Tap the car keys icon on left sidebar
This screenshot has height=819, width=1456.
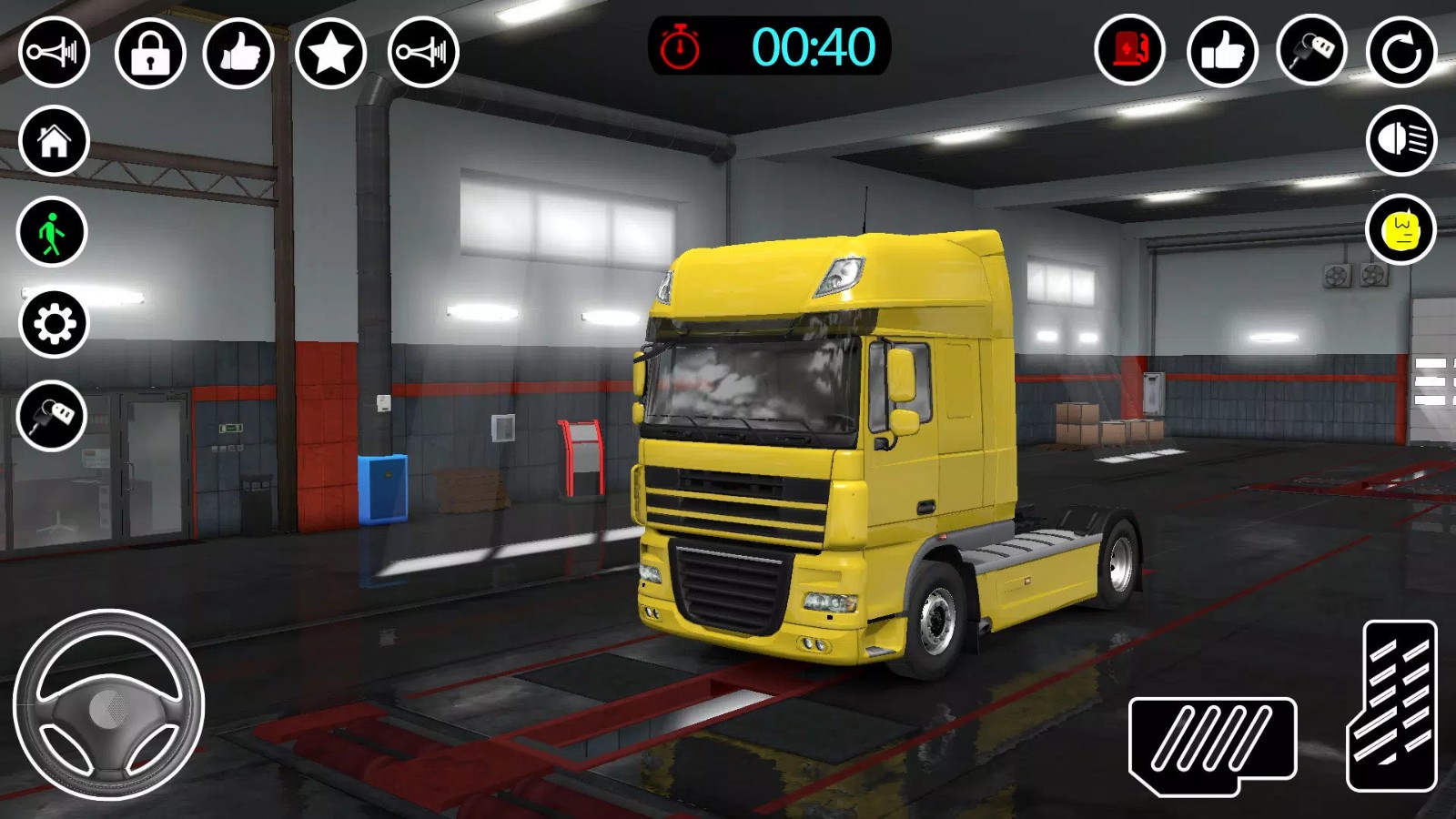coord(54,416)
